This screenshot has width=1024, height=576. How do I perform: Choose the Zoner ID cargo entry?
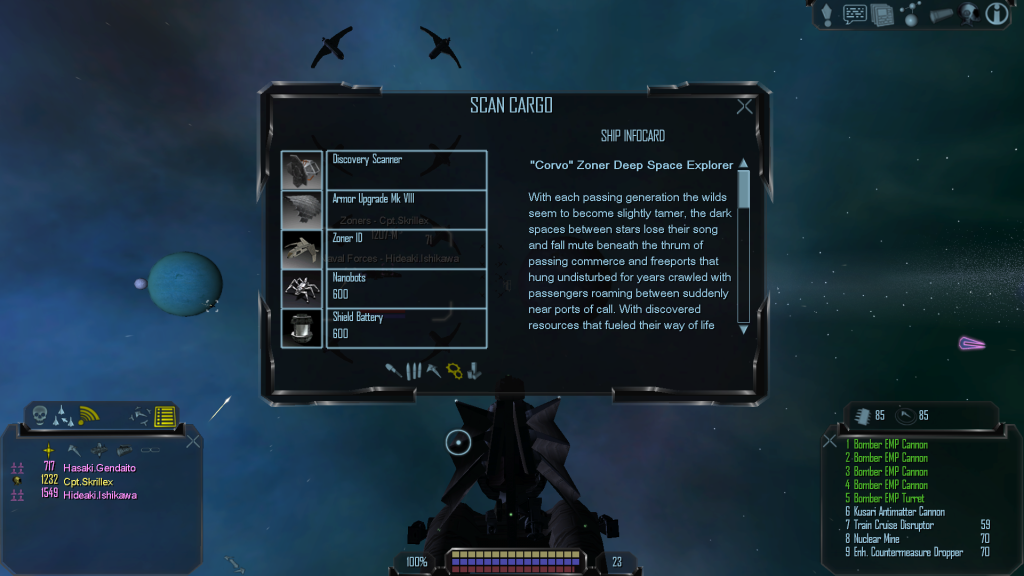click(x=406, y=249)
